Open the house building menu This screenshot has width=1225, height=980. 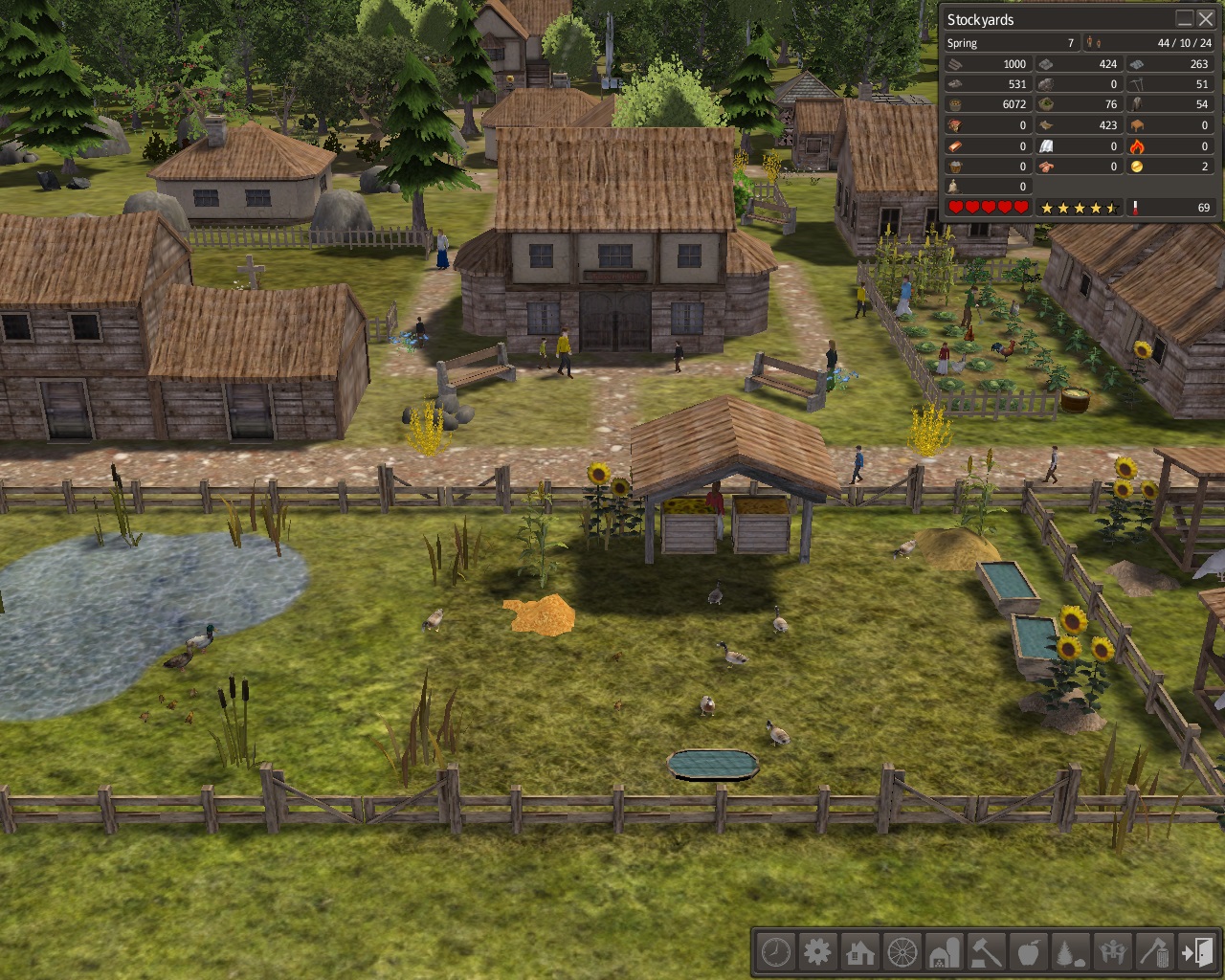click(x=859, y=952)
